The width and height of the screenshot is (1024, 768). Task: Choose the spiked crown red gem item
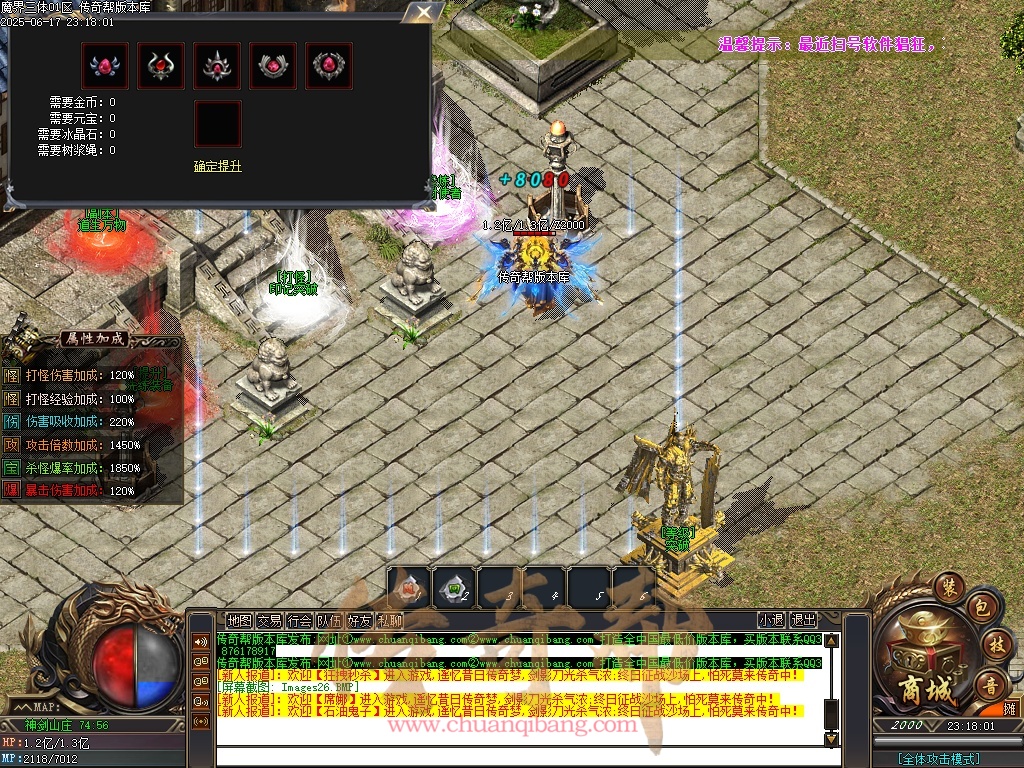click(217, 66)
